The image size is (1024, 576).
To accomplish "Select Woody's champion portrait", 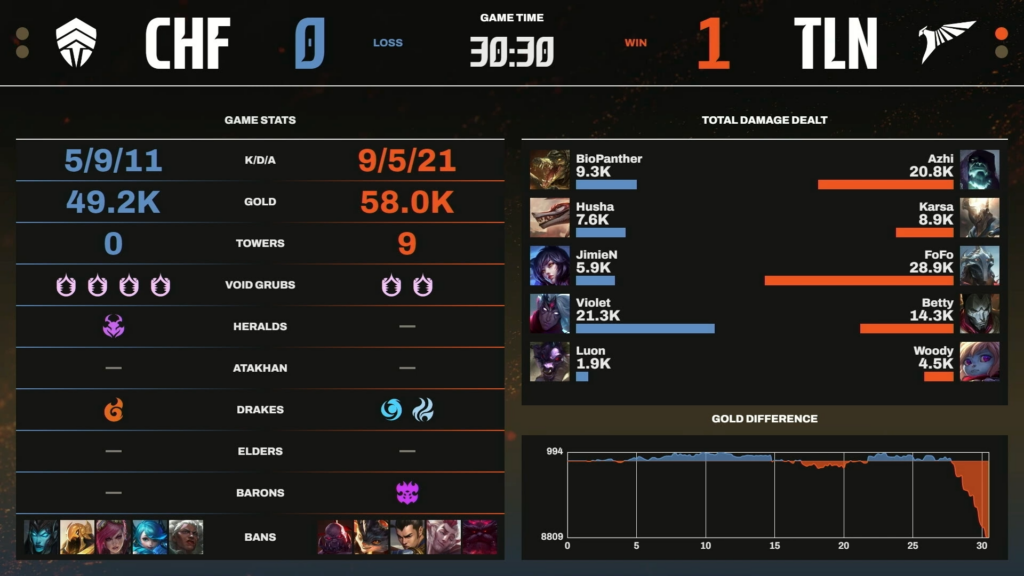I will [x=979, y=362].
